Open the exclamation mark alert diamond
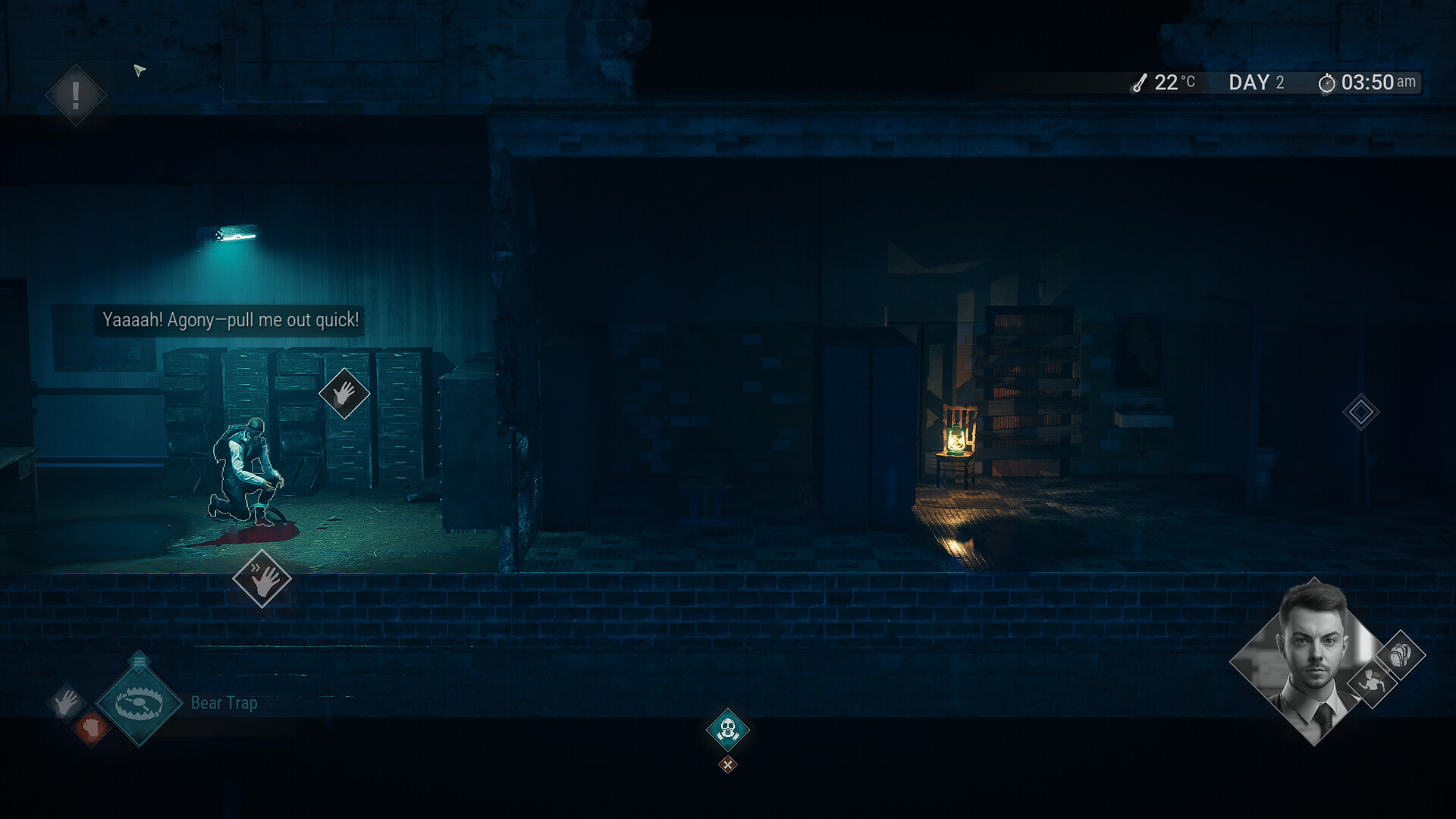This screenshot has height=819, width=1456. tap(76, 96)
